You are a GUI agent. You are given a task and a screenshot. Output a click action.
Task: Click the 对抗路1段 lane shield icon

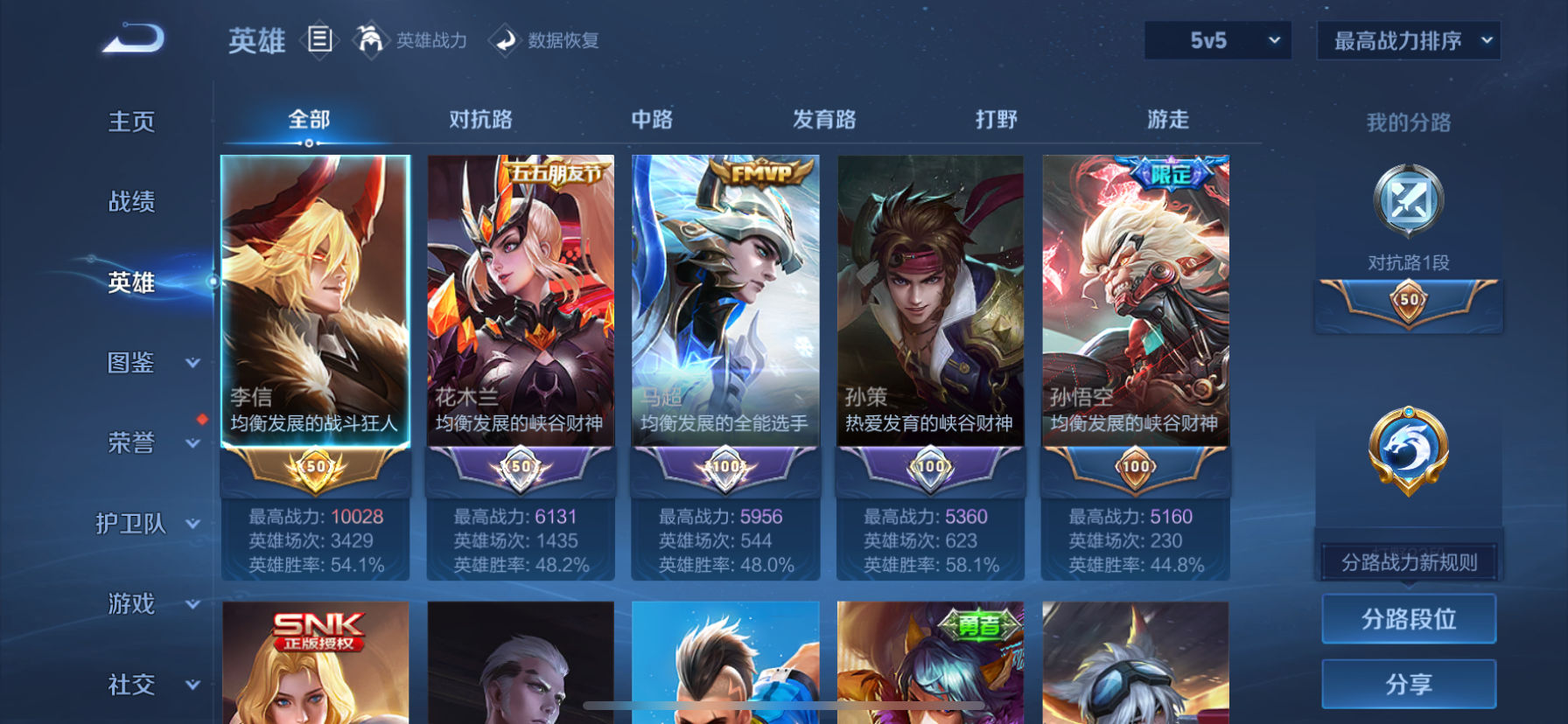[1407, 201]
